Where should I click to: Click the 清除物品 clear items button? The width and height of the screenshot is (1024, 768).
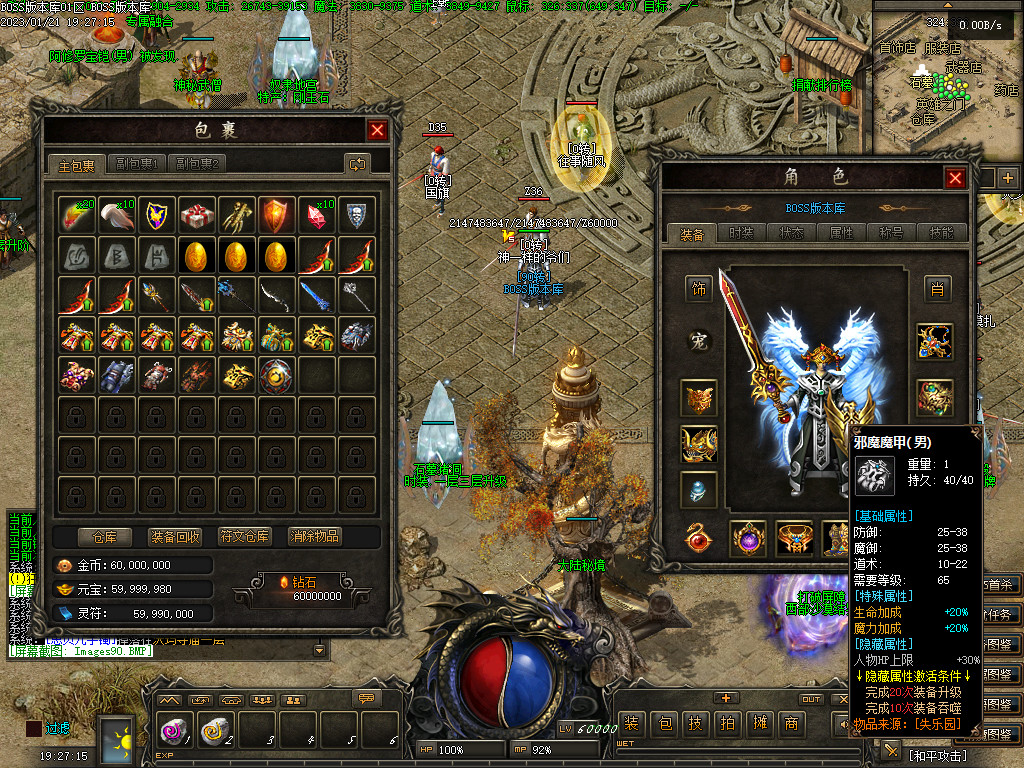(314, 536)
